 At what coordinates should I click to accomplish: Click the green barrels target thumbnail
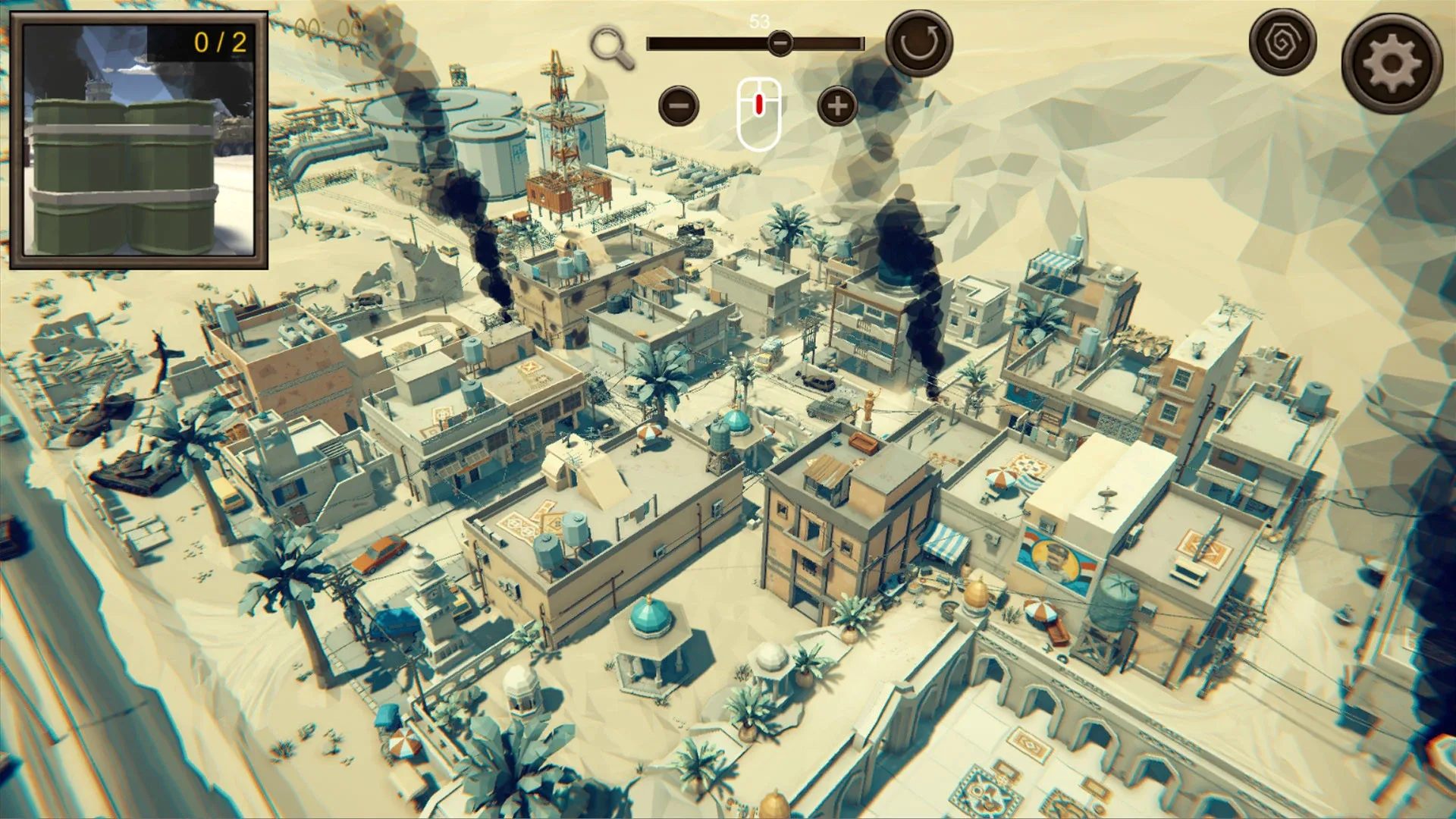pos(139,141)
